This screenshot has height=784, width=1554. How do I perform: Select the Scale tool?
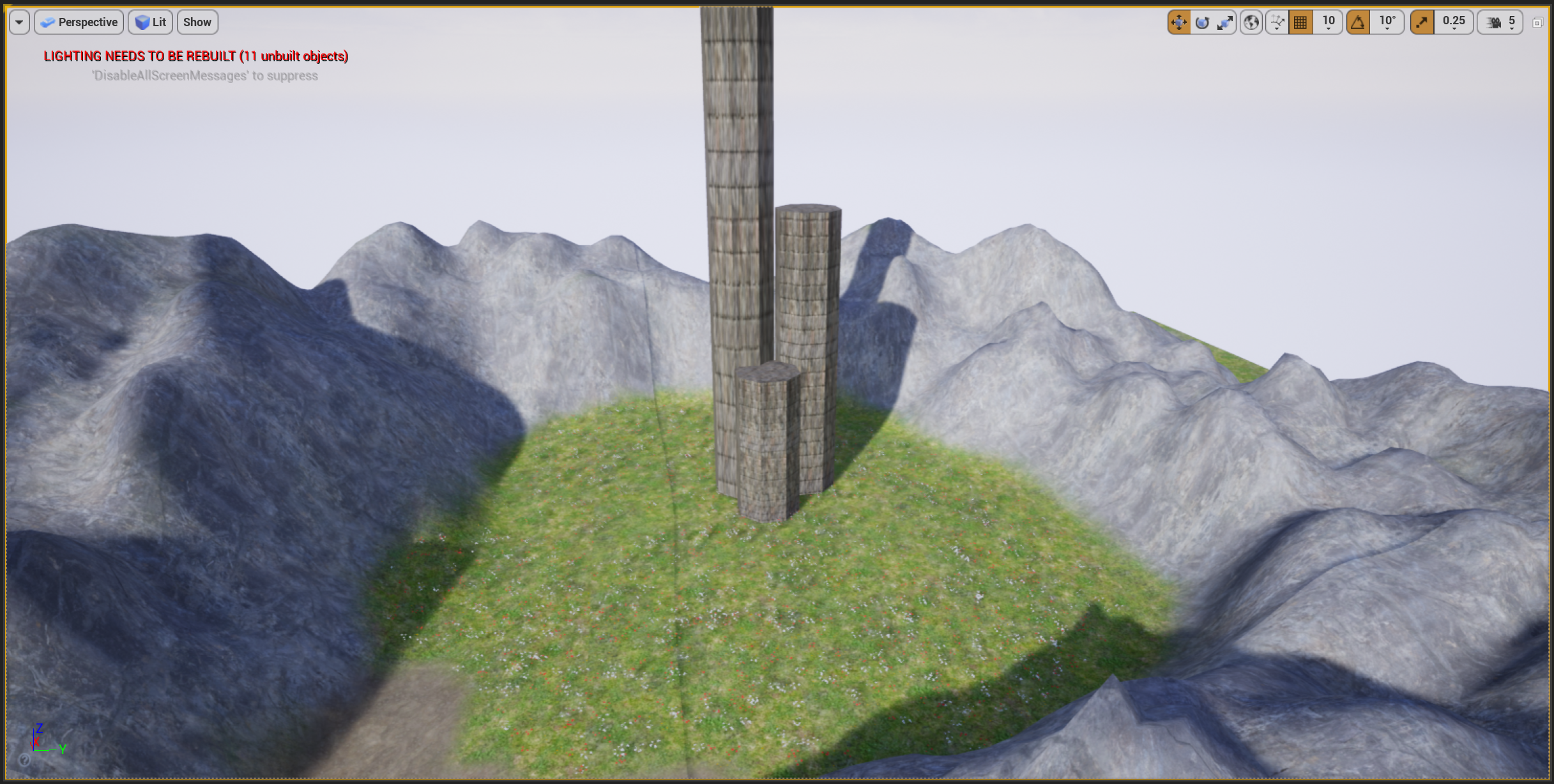point(1226,22)
